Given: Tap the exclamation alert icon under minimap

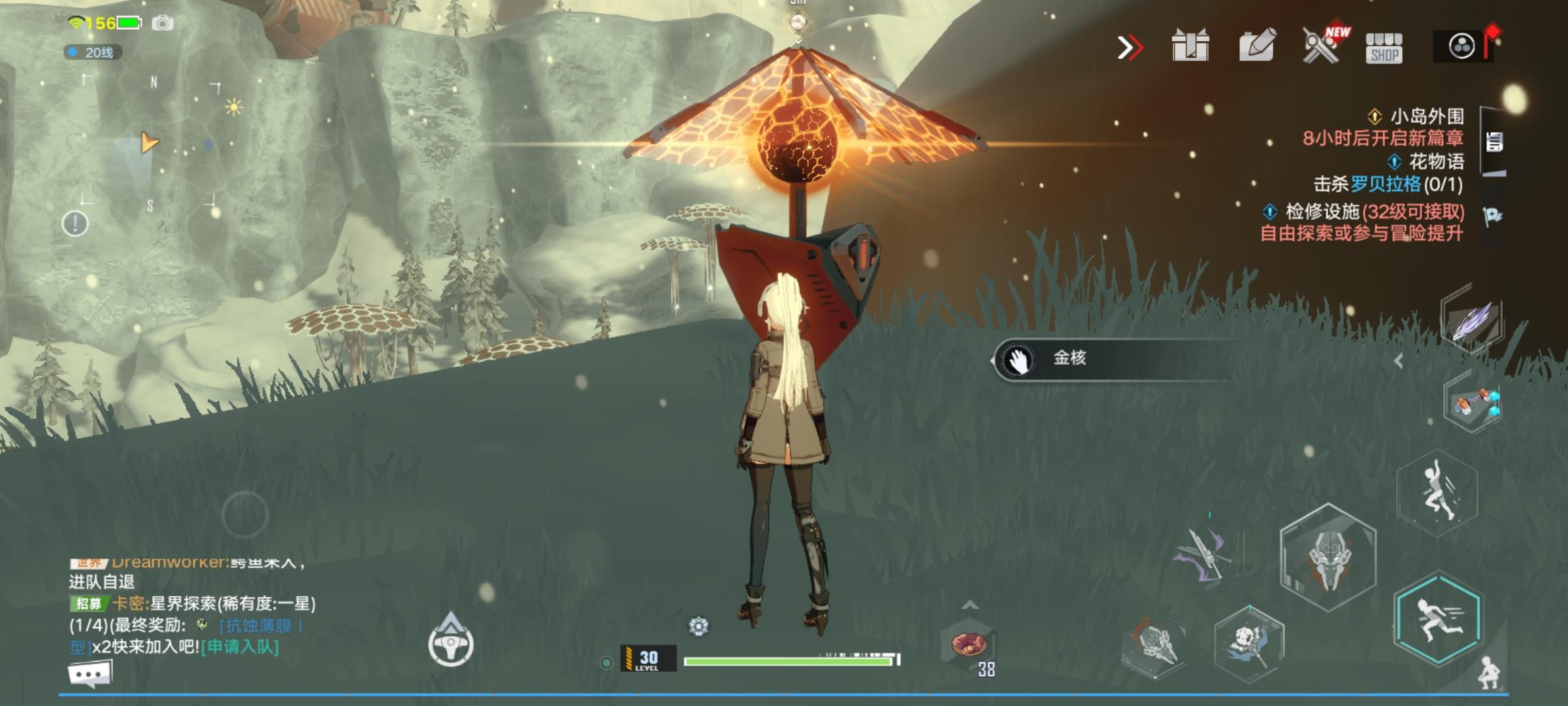Looking at the screenshot, I should 75,224.
